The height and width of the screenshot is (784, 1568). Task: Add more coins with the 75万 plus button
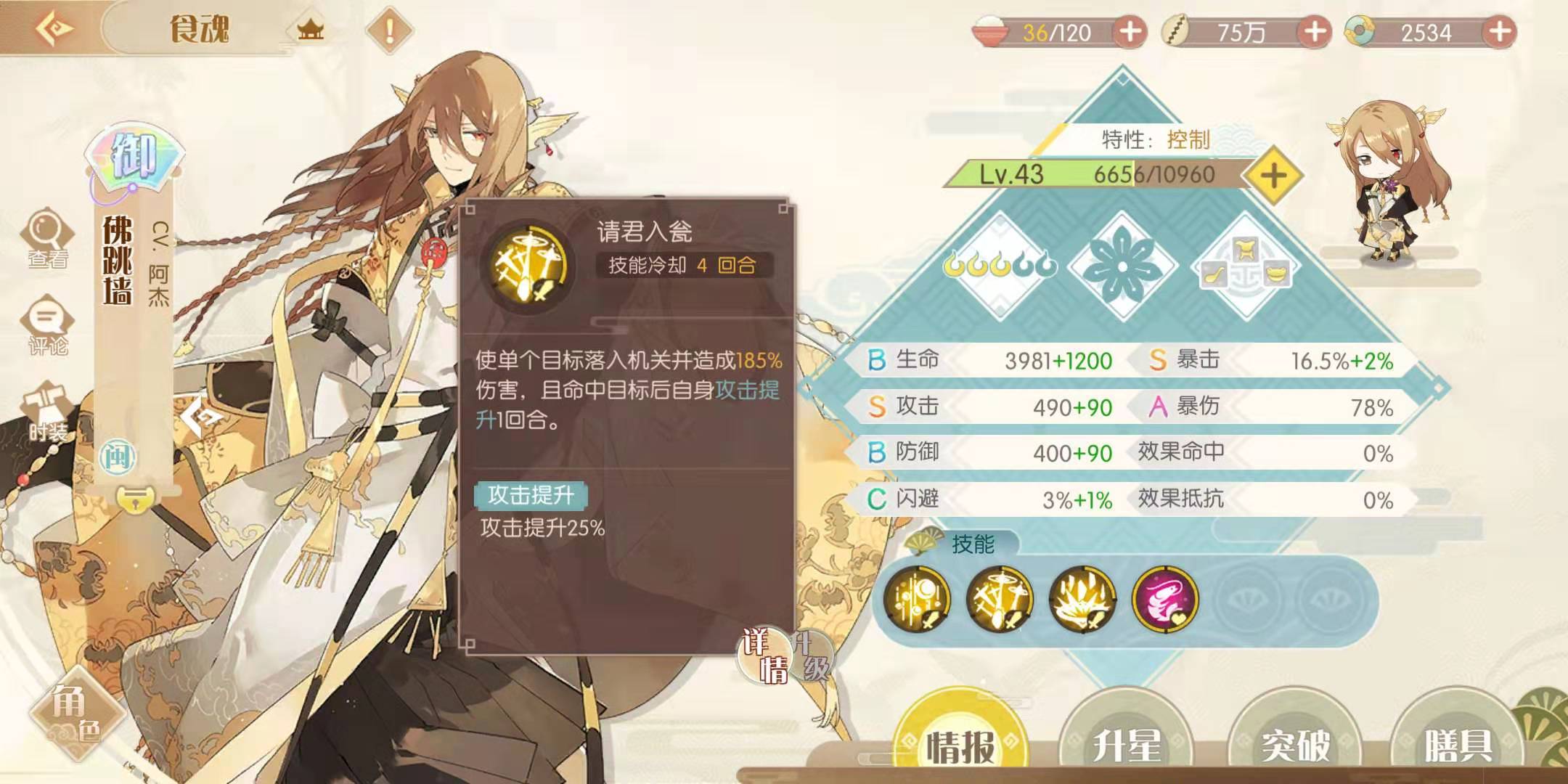coord(1315,32)
